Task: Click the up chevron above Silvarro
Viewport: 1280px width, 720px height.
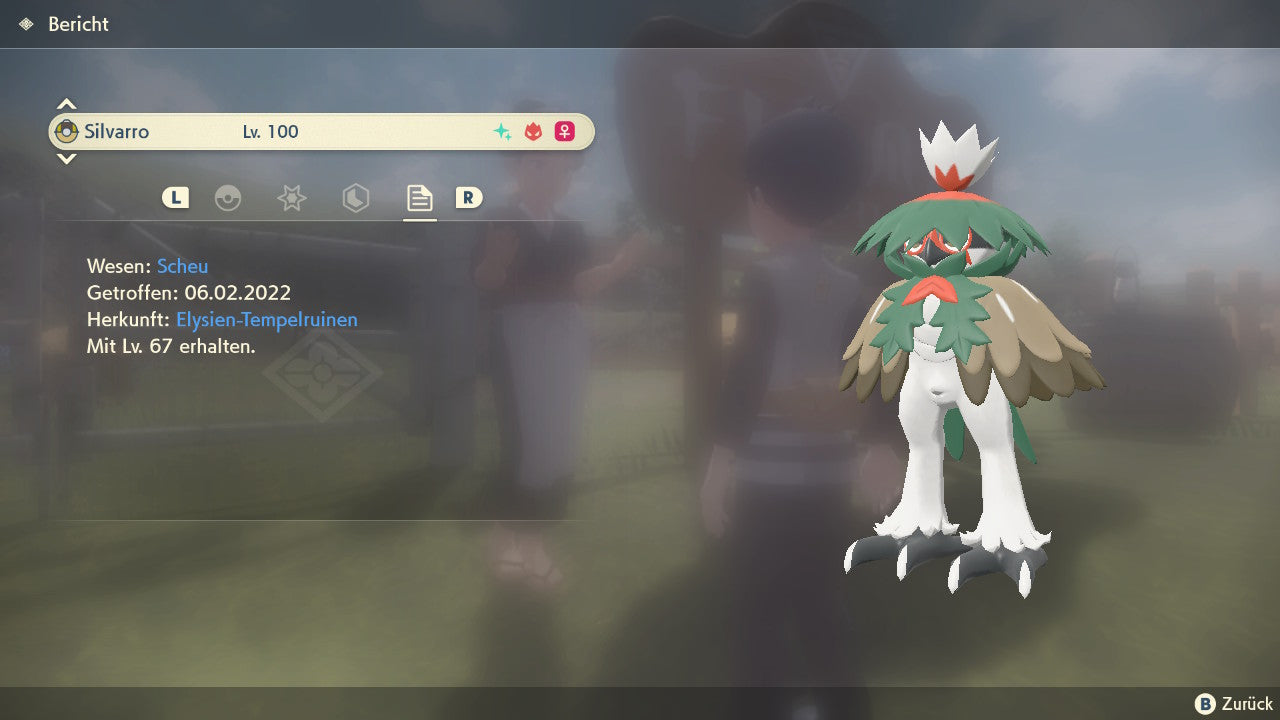Action: 66,104
